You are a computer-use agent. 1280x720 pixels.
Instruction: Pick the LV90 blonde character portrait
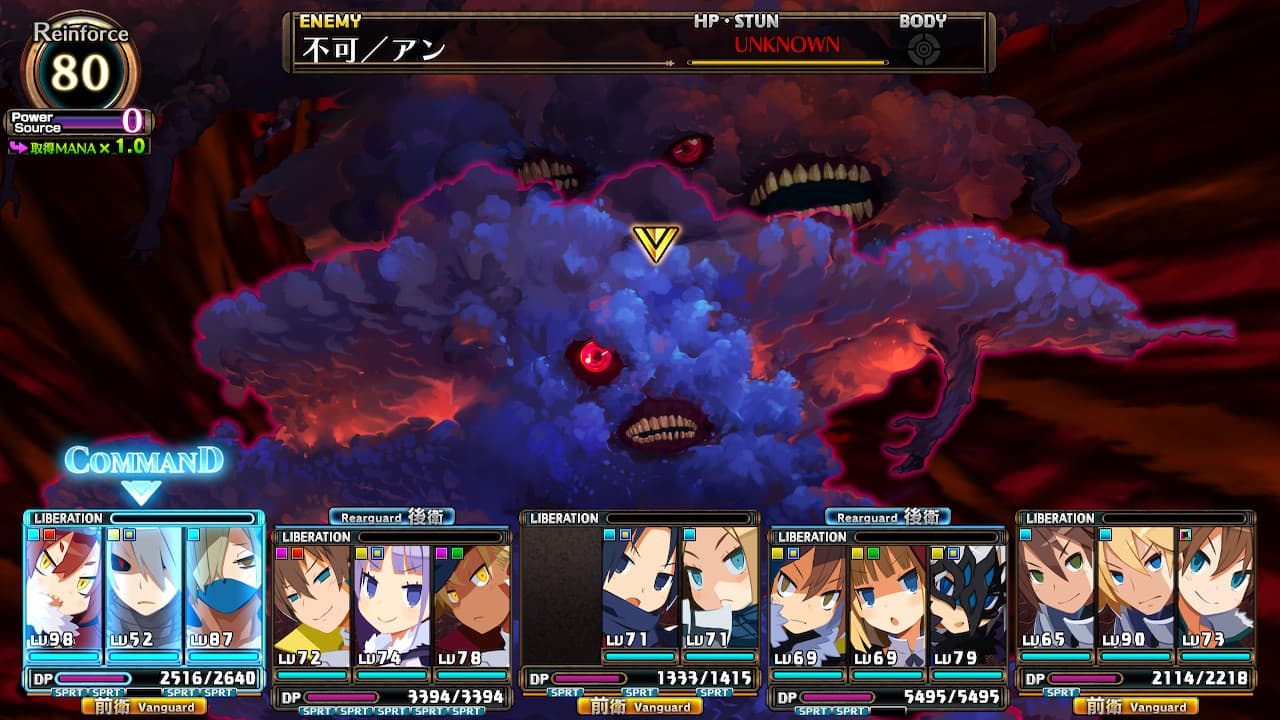pyautogui.click(x=1135, y=588)
